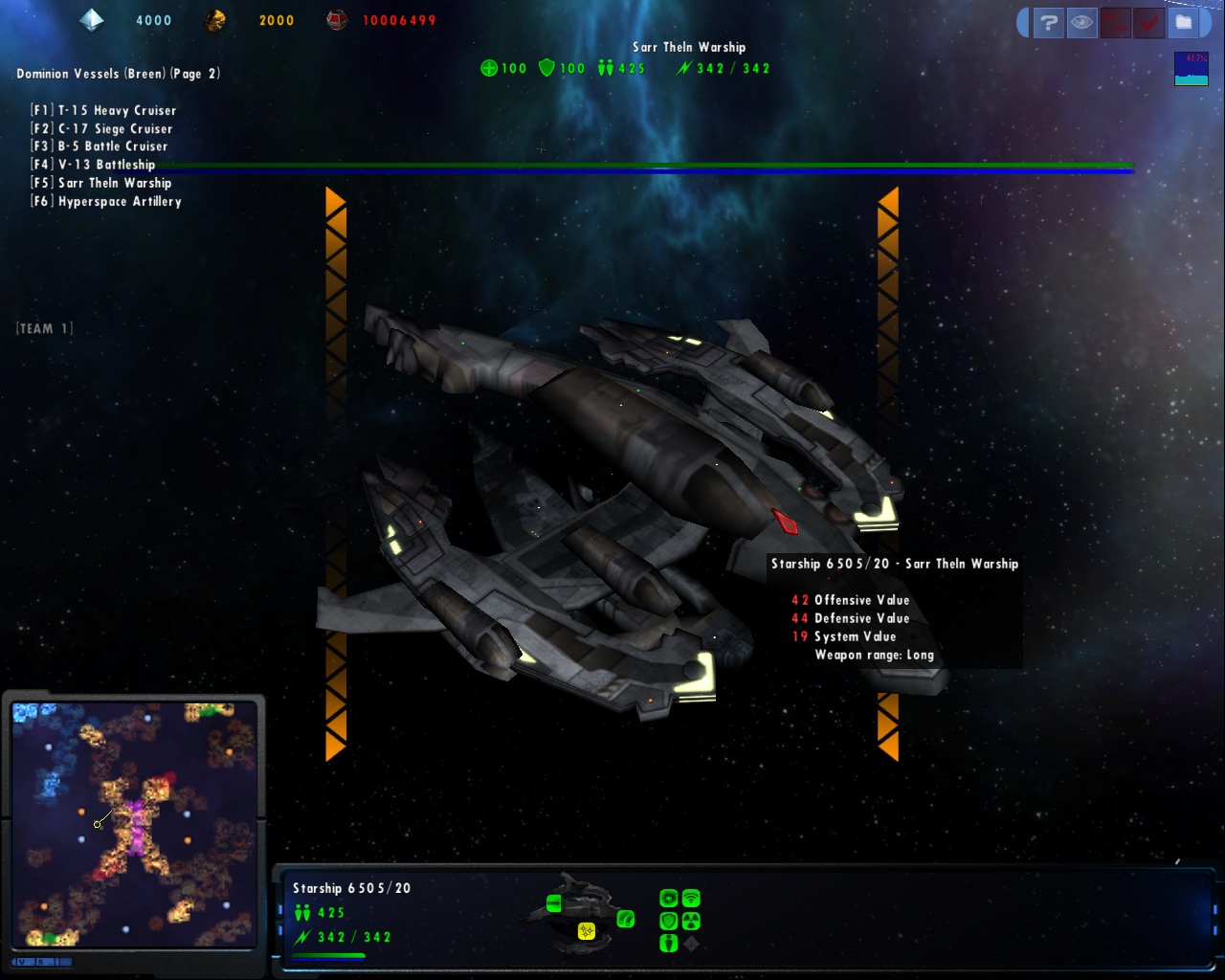Select the green shield status icon
Image resolution: width=1225 pixels, height=980 pixels.
pyautogui.click(x=668, y=921)
